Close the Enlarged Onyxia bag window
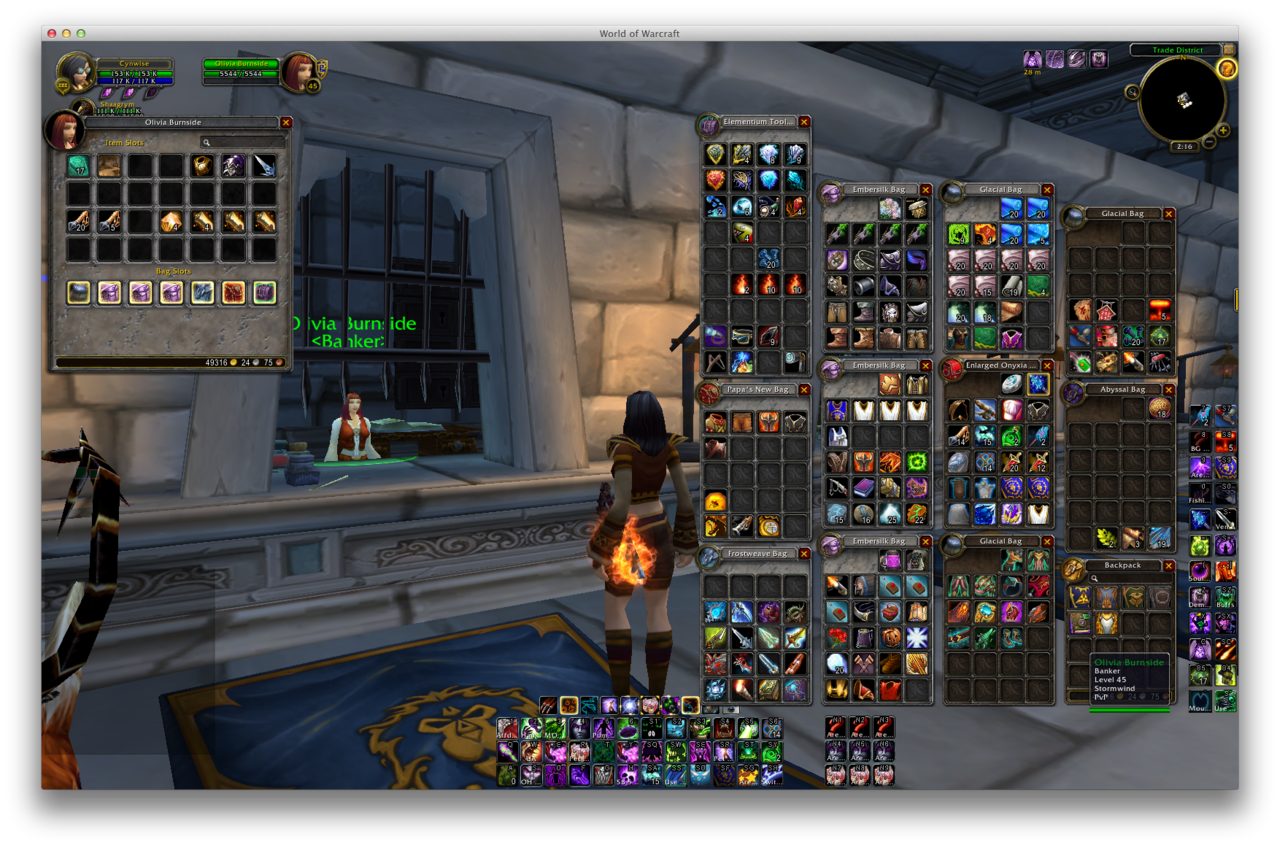Image resolution: width=1280 pixels, height=847 pixels. [x=1047, y=366]
